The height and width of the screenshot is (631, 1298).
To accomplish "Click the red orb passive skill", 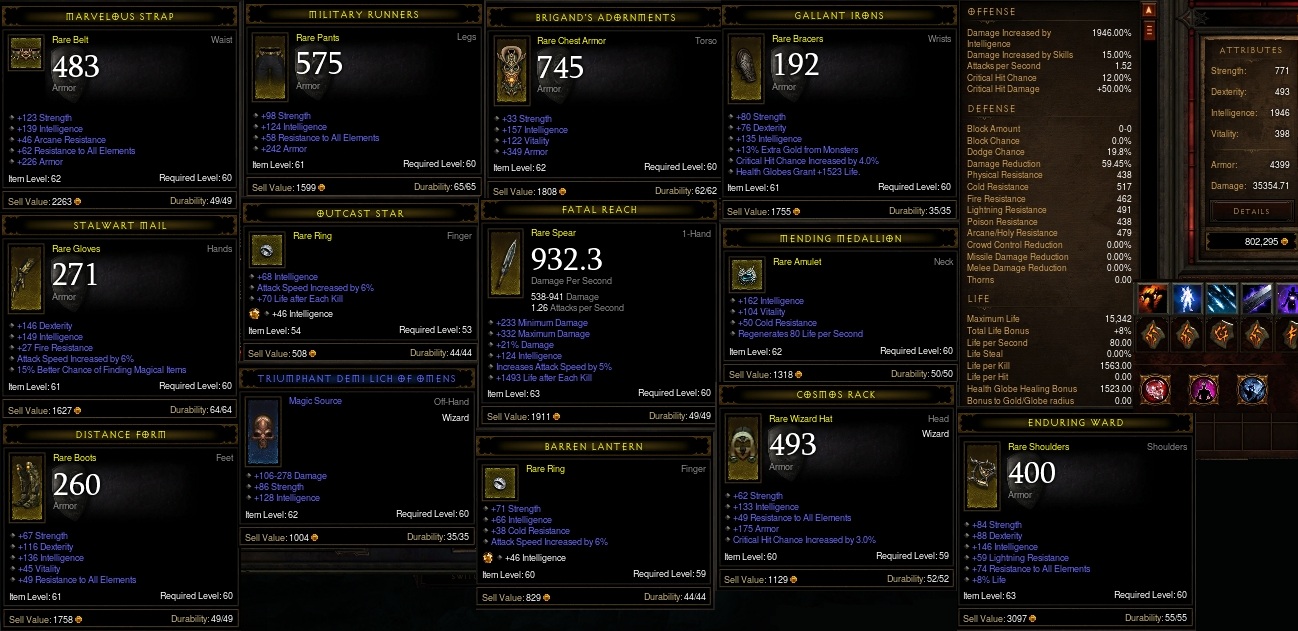I will [1154, 389].
